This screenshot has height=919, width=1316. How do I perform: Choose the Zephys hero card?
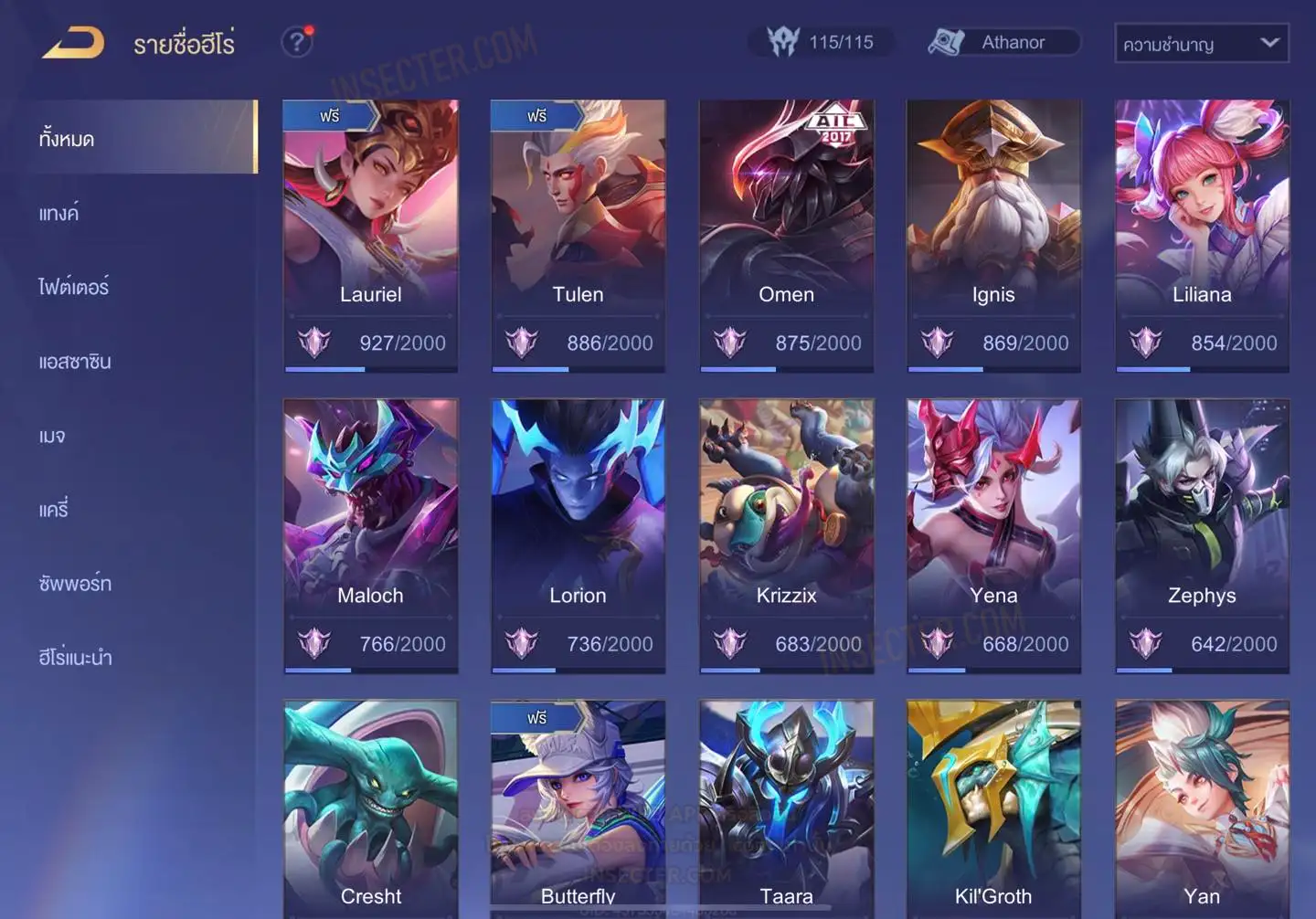(x=1202, y=535)
